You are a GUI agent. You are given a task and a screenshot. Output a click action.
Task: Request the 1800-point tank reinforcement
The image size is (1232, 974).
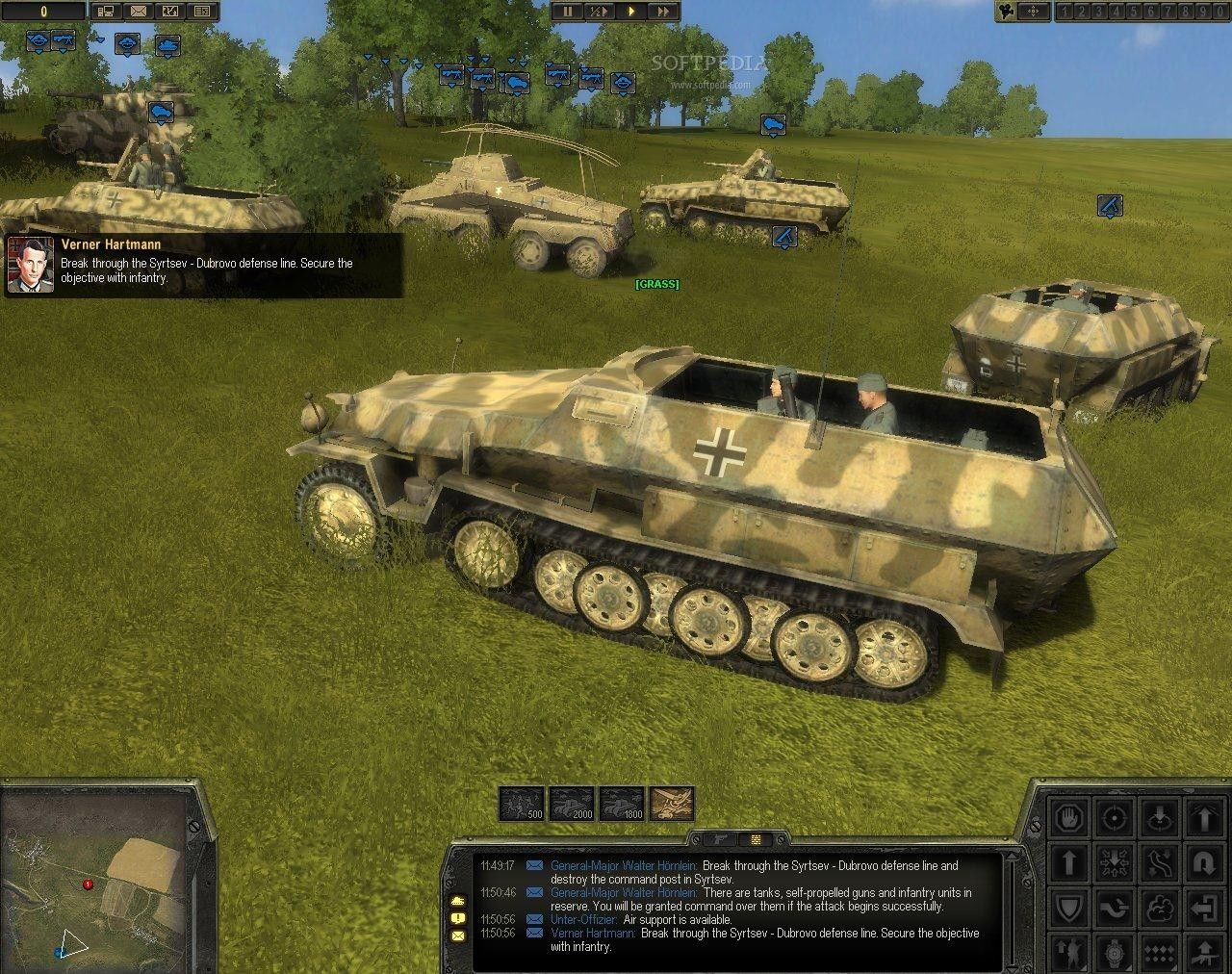(622, 804)
